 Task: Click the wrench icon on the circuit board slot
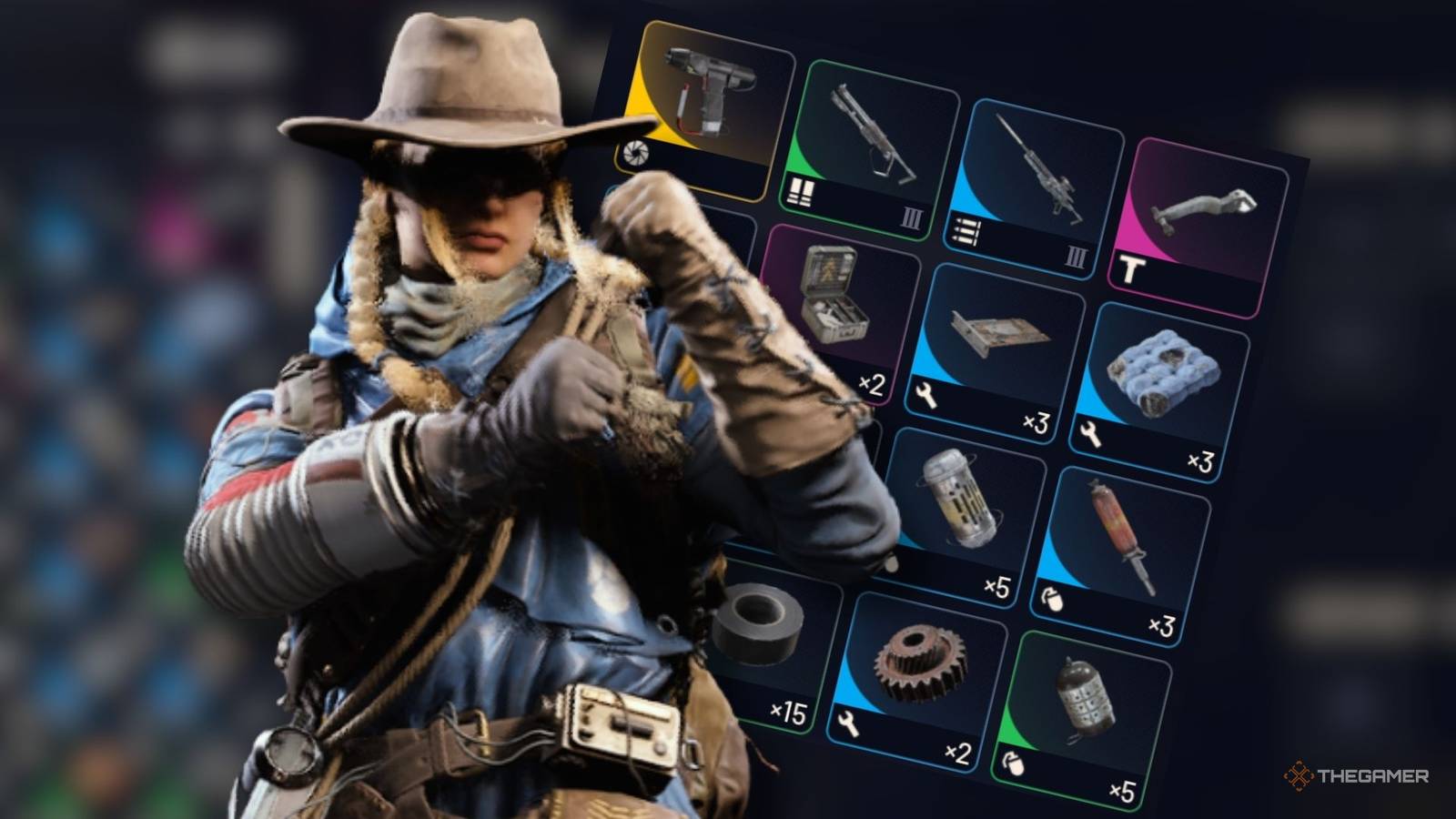click(x=925, y=396)
